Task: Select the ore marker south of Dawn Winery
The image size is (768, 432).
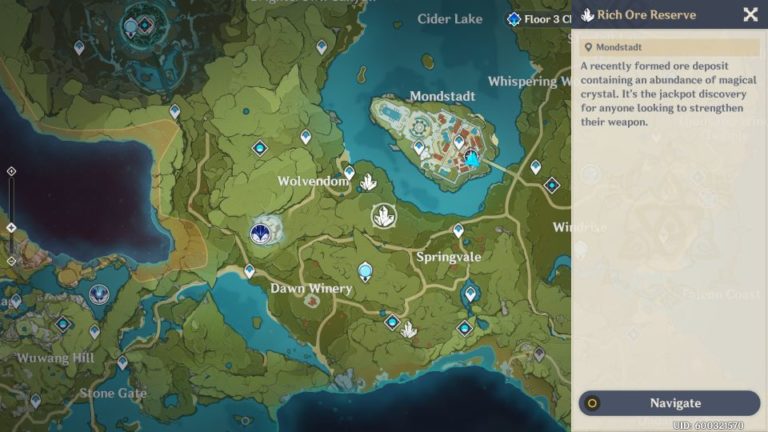Action: click(408, 329)
